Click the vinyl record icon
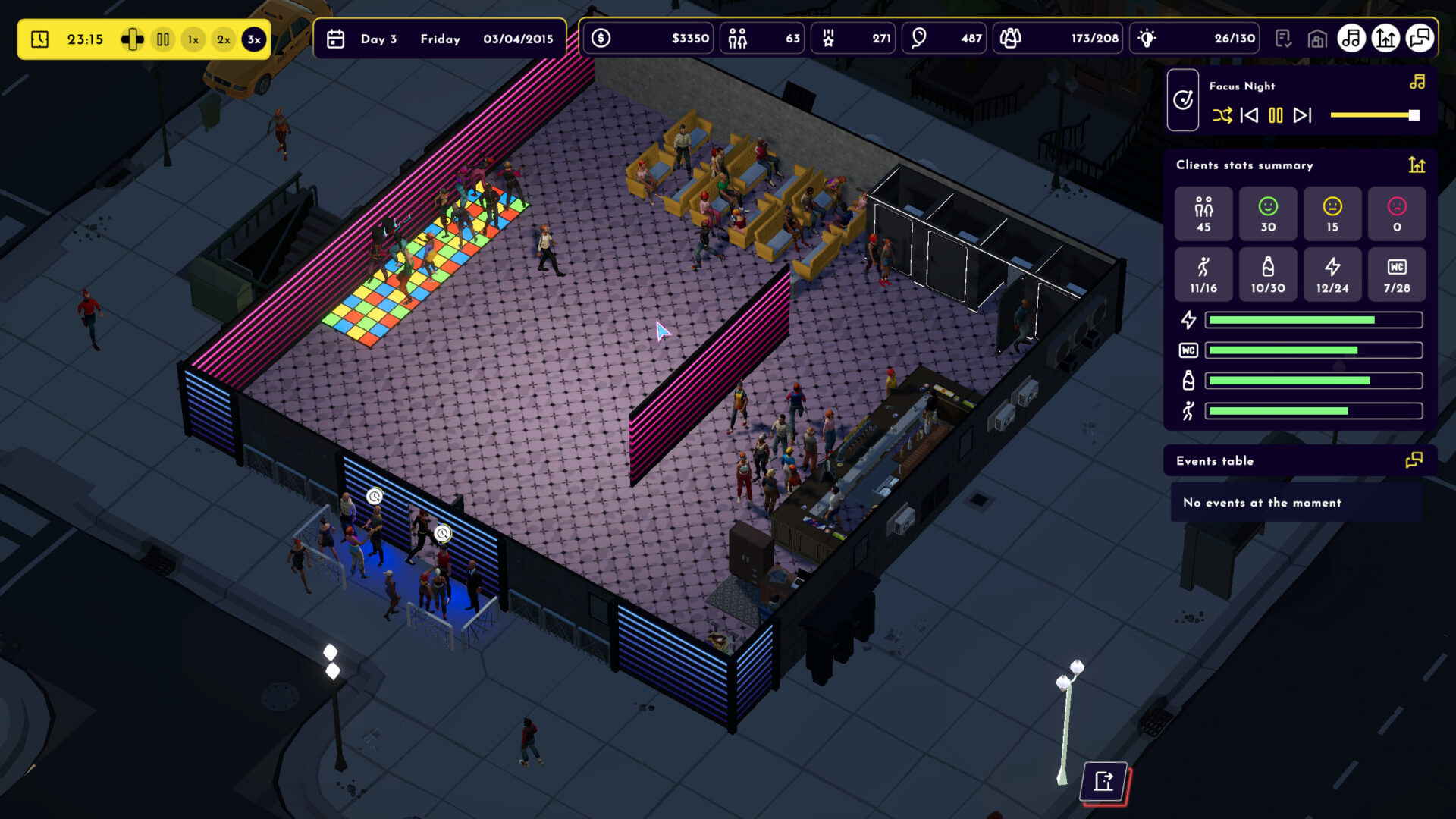The image size is (1456, 819). coord(1183,100)
